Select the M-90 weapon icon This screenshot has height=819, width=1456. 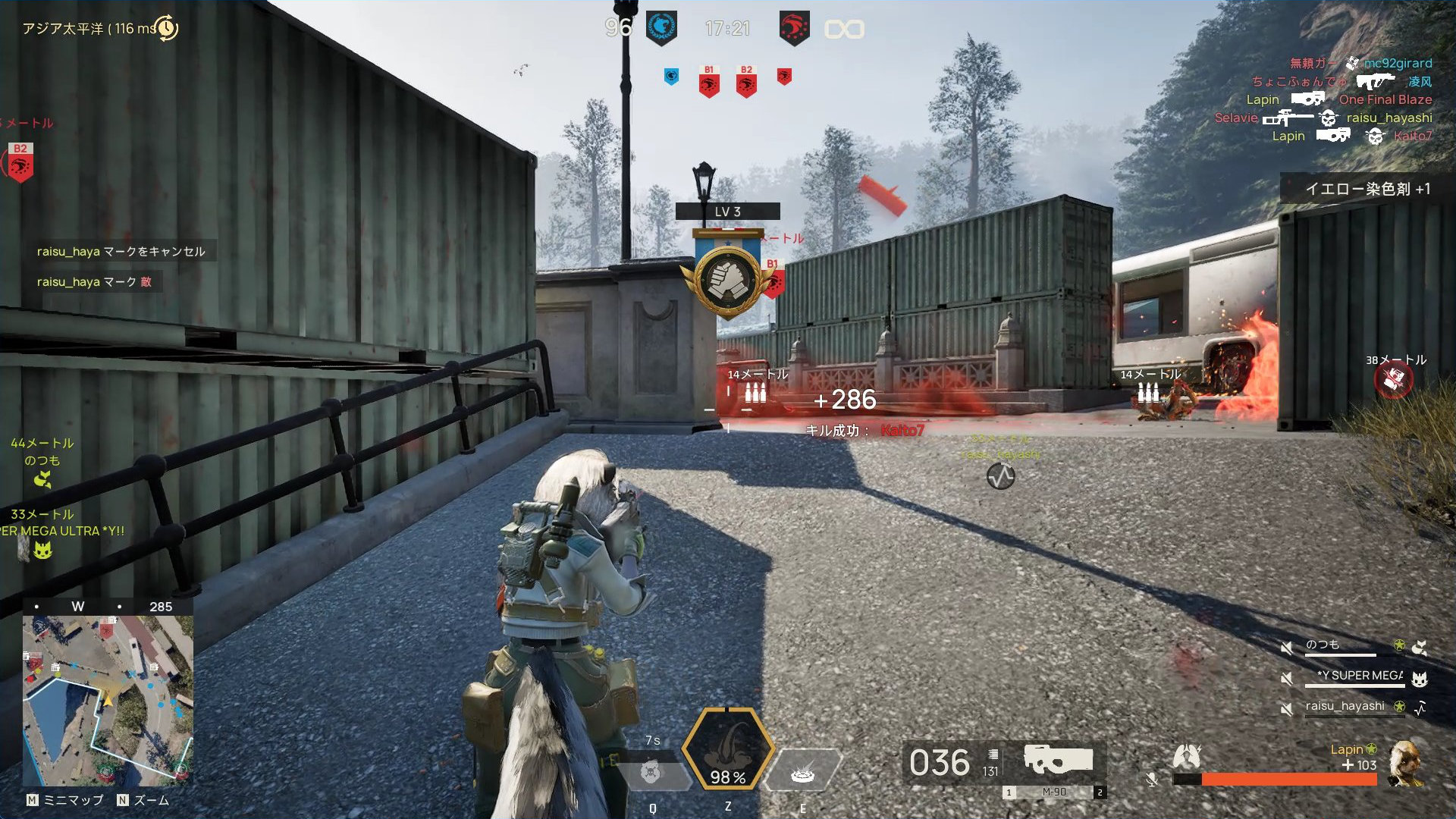(1058, 759)
